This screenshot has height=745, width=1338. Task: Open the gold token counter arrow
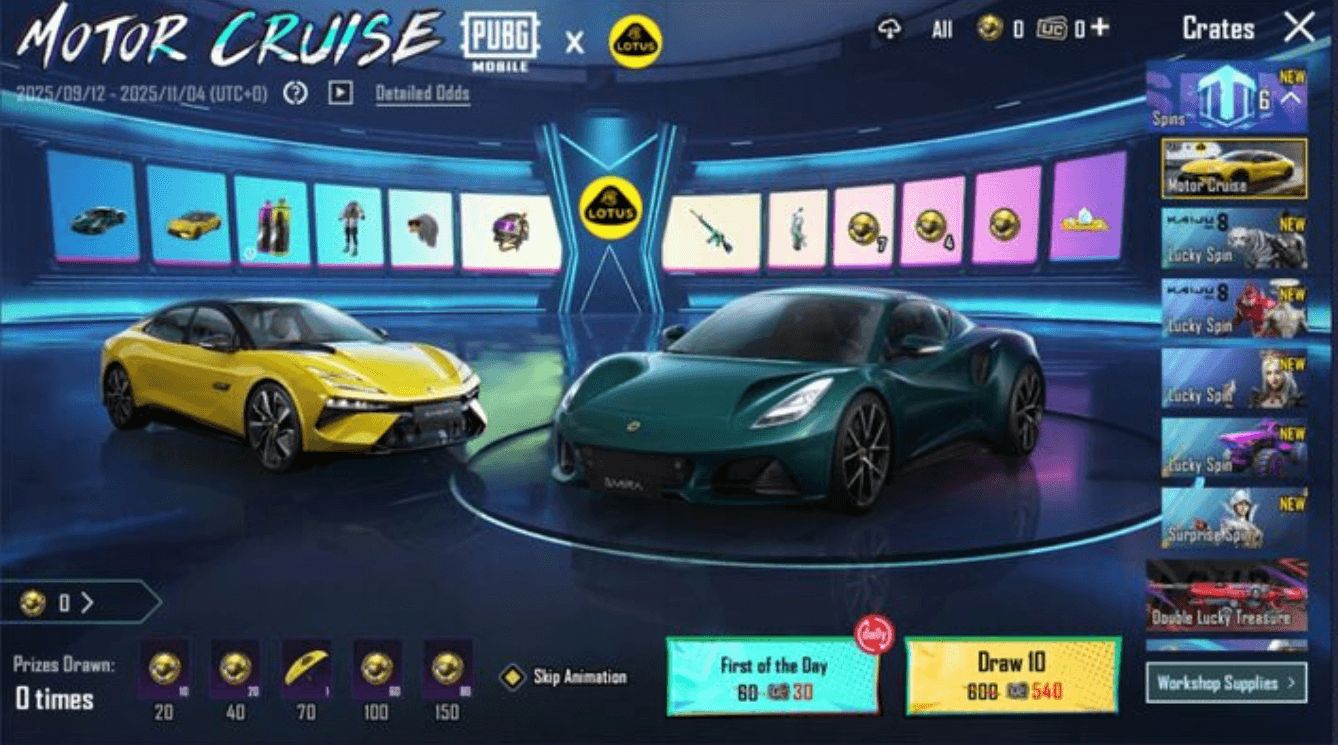coord(88,603)
